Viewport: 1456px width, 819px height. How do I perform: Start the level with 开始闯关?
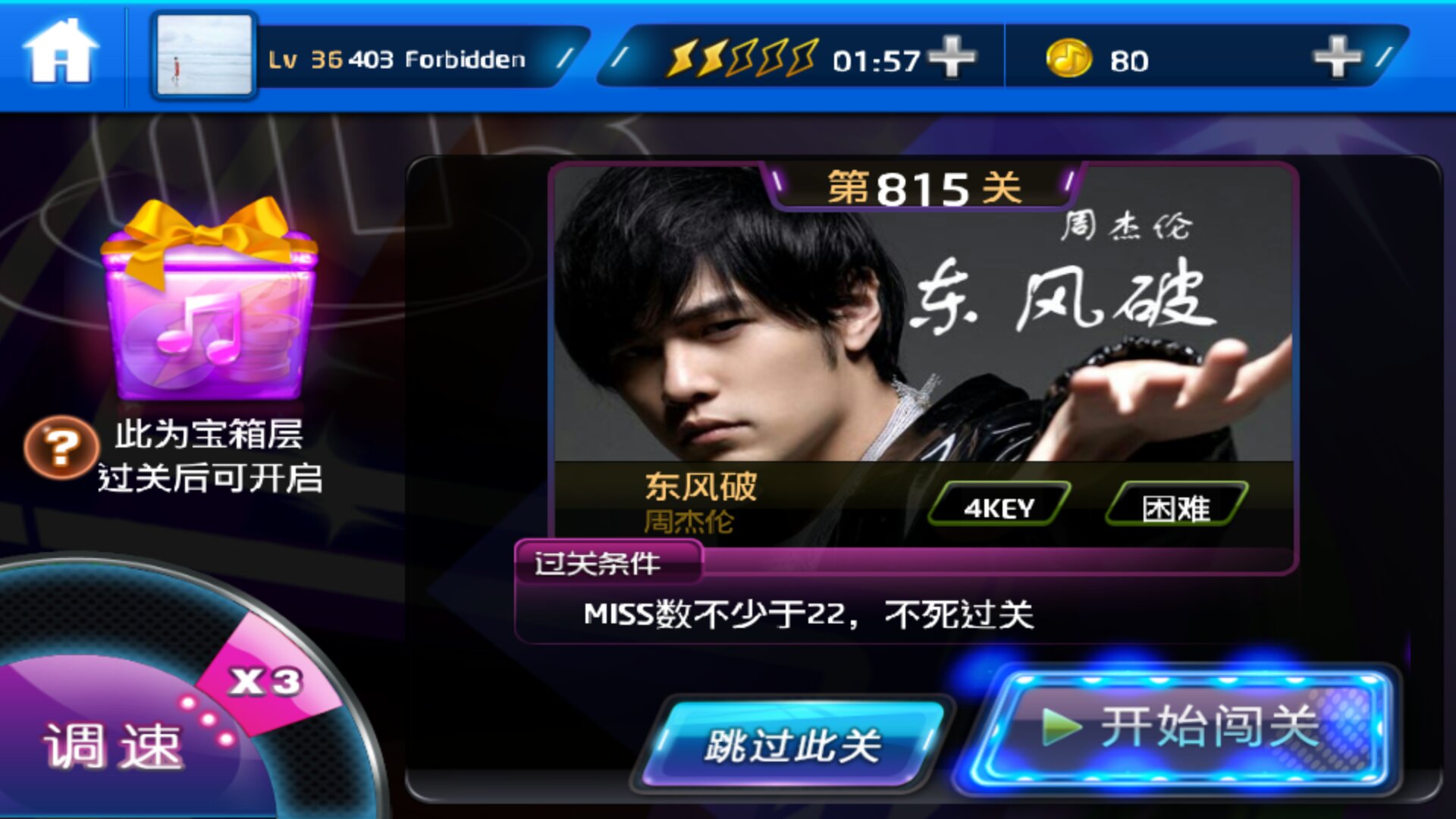[x=1181, y=728]
